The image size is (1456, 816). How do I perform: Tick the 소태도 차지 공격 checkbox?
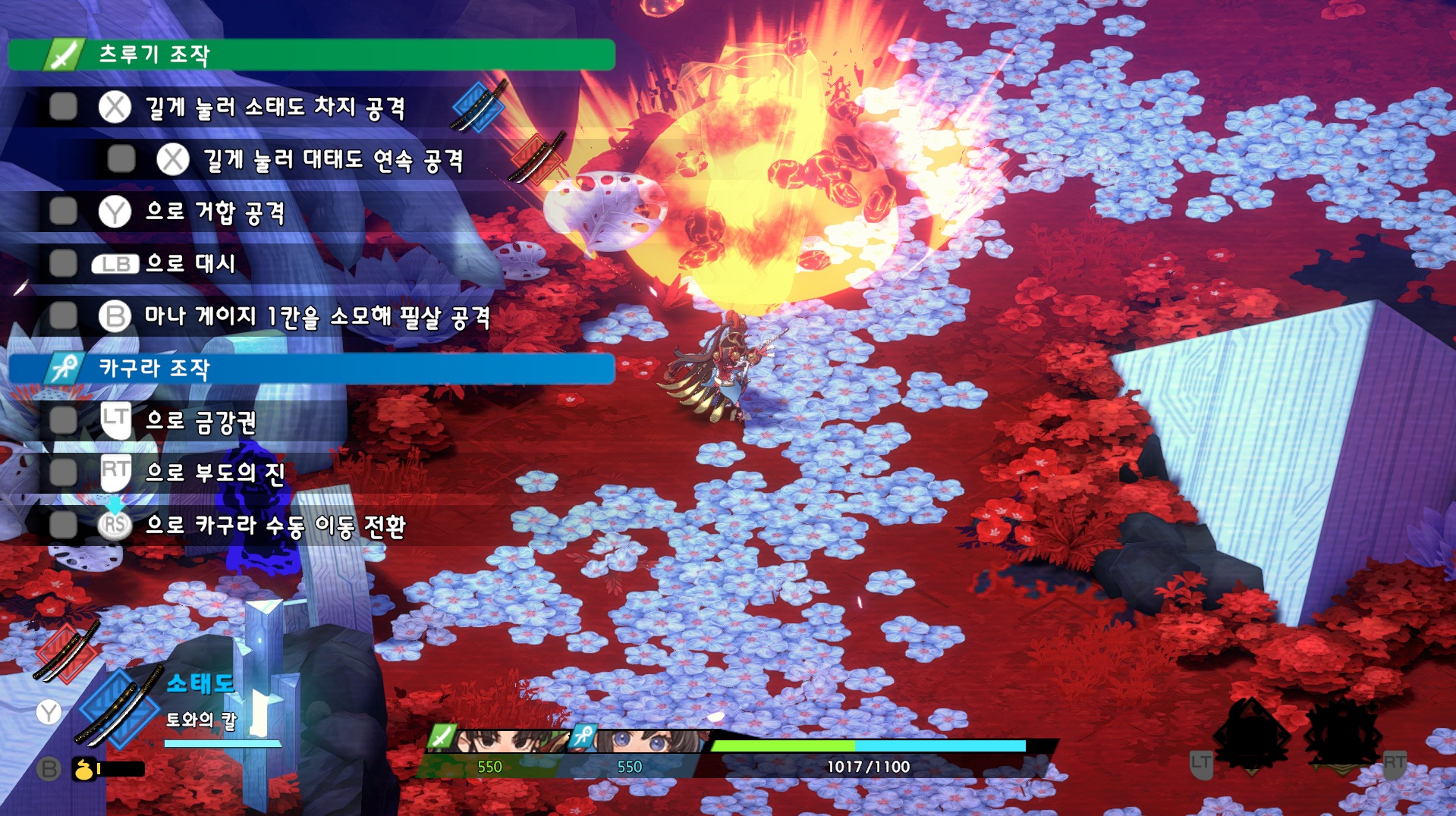pos(63,107)
